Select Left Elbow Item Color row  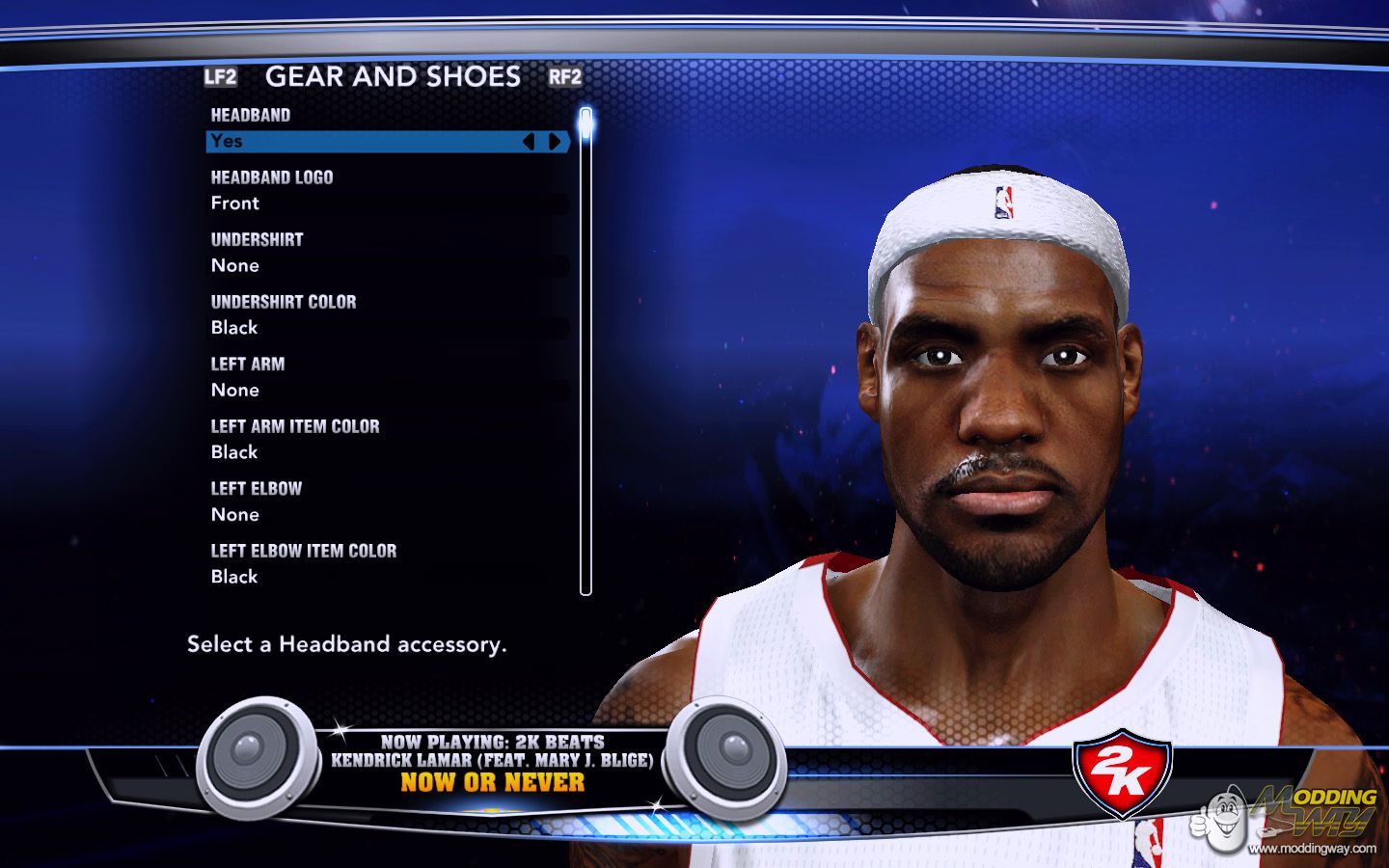(386, 577)
